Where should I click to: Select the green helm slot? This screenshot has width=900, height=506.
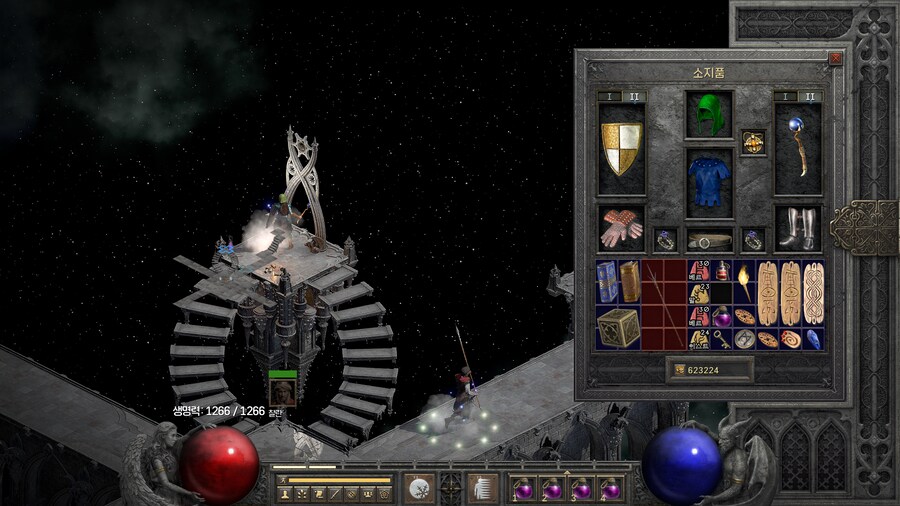coord(710,114)
